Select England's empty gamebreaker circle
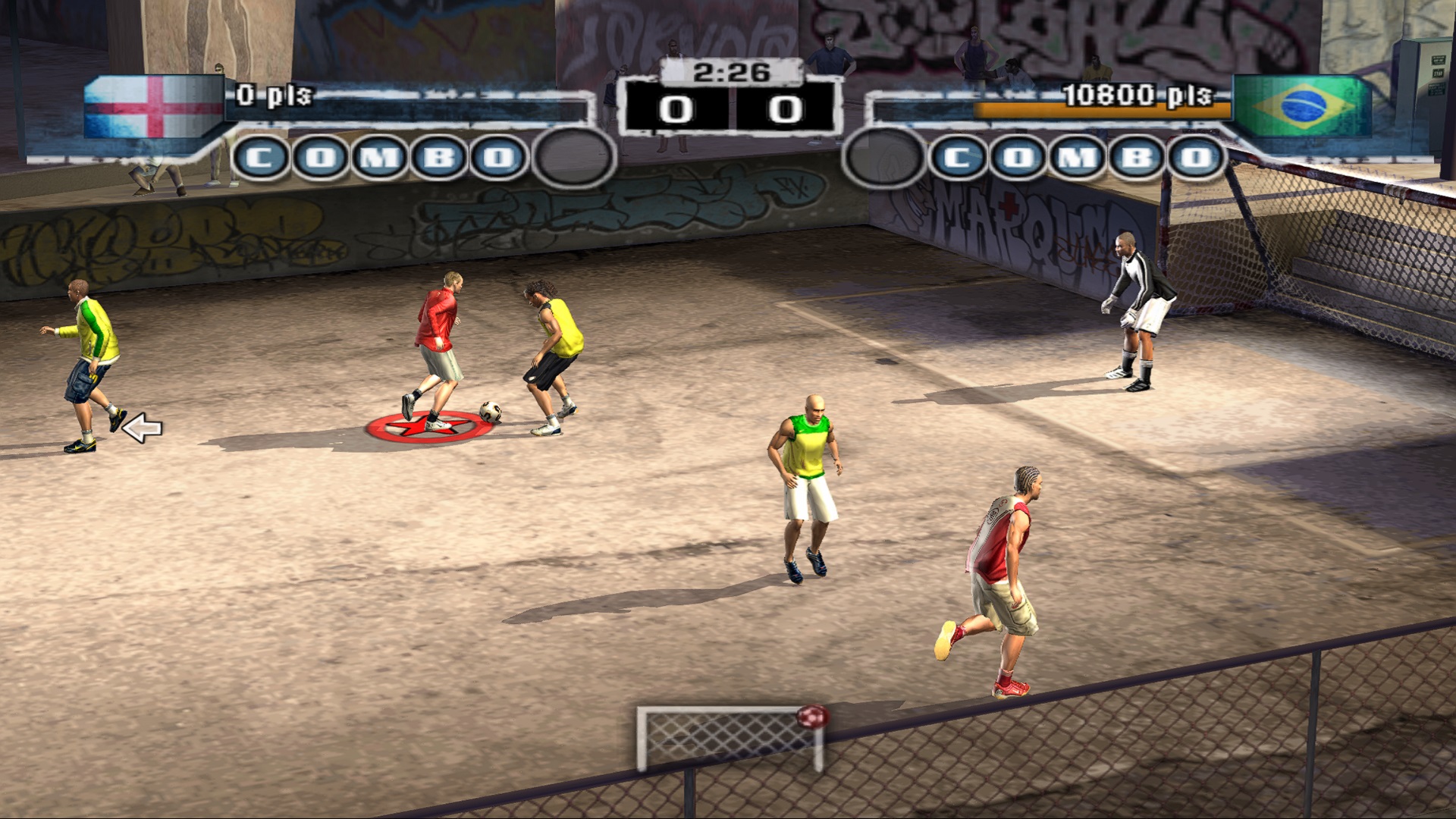This screenshot has width=1456, height=819. pyautogui.click(x=573, y=158)
